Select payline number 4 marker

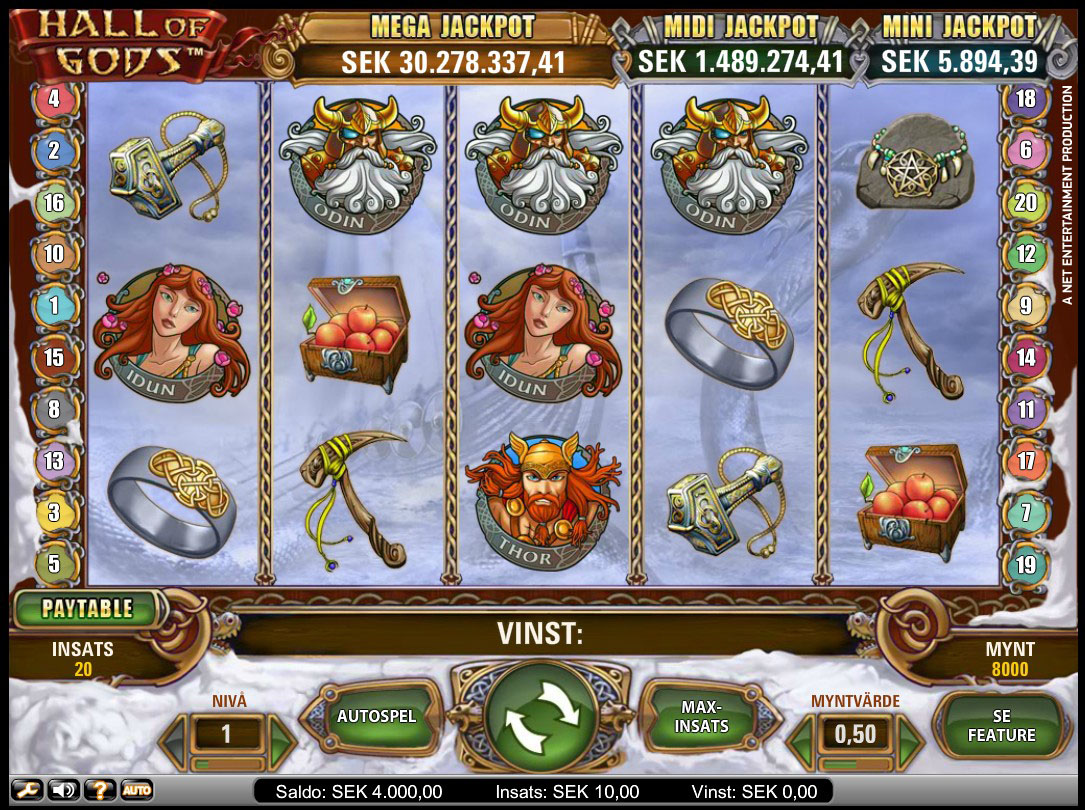pyautogui.click(x=54, y=99)
